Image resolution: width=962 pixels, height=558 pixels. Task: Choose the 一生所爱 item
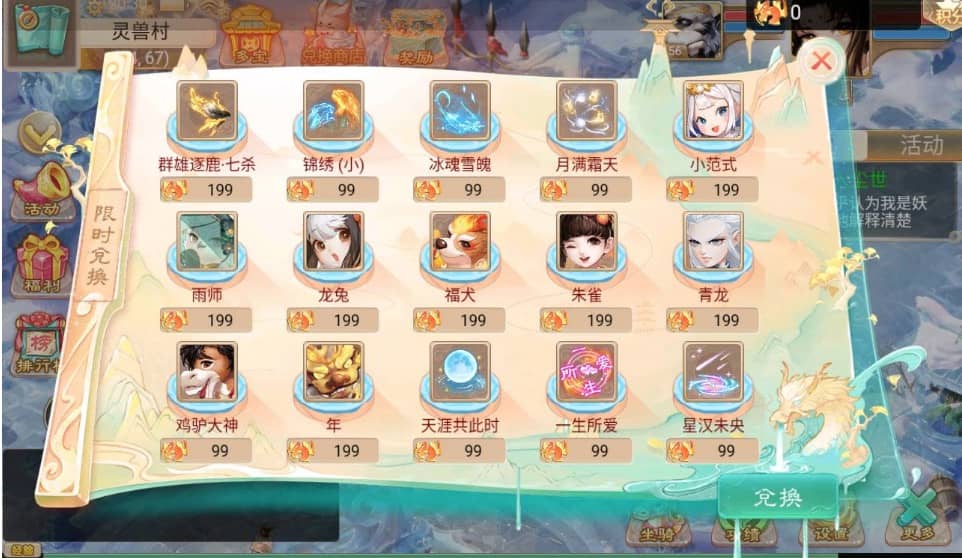587,372
